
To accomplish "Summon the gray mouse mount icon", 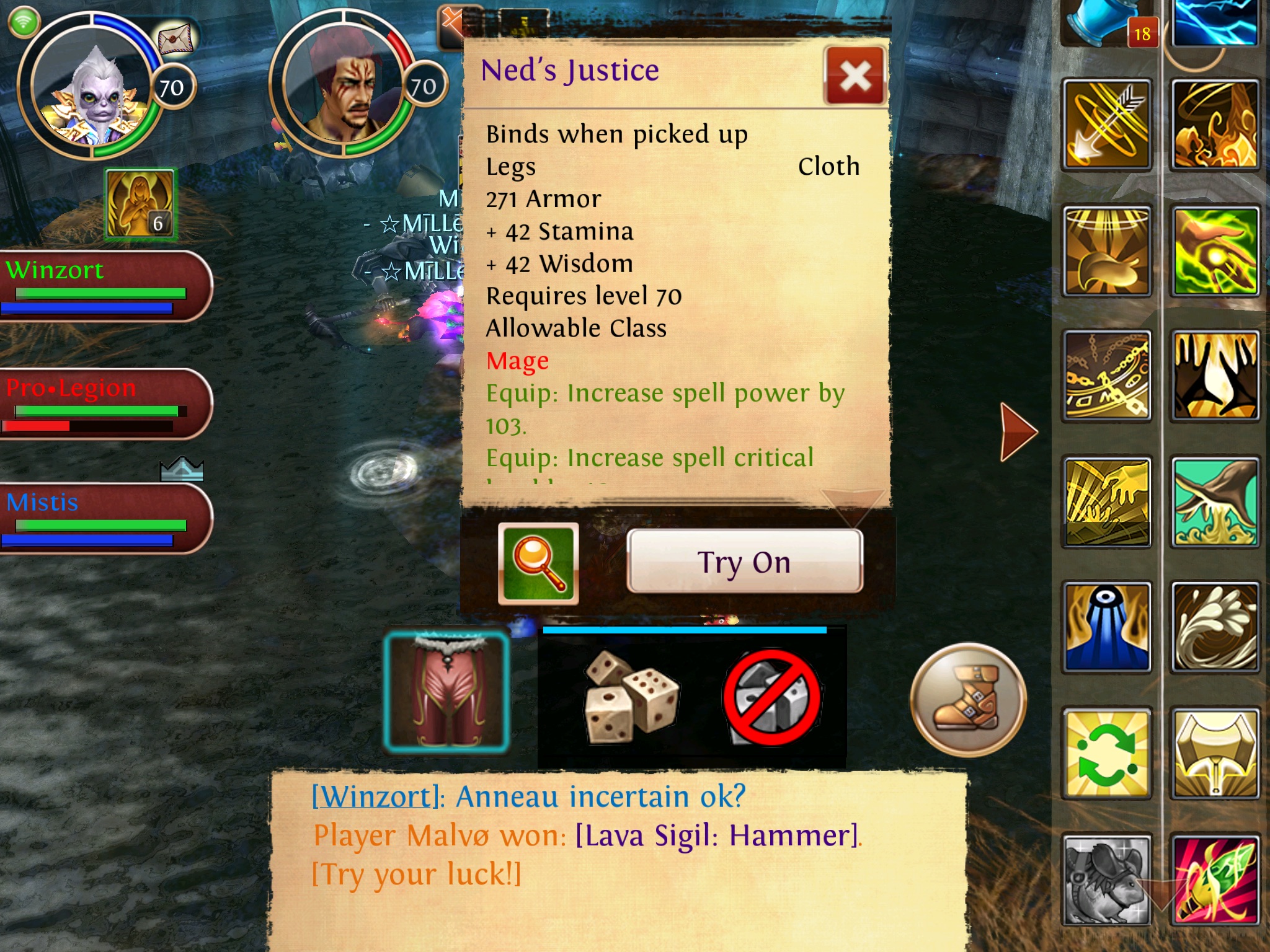I will [x=1107, y=880].
